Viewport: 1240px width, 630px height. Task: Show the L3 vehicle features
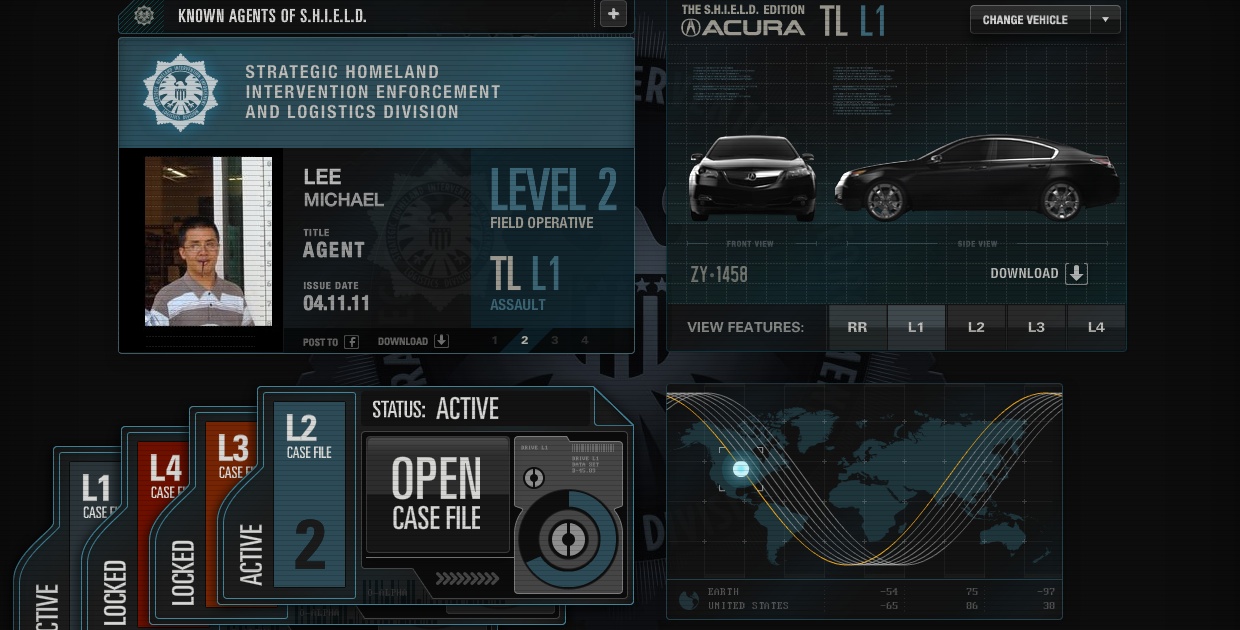(x=1036, y=327)
